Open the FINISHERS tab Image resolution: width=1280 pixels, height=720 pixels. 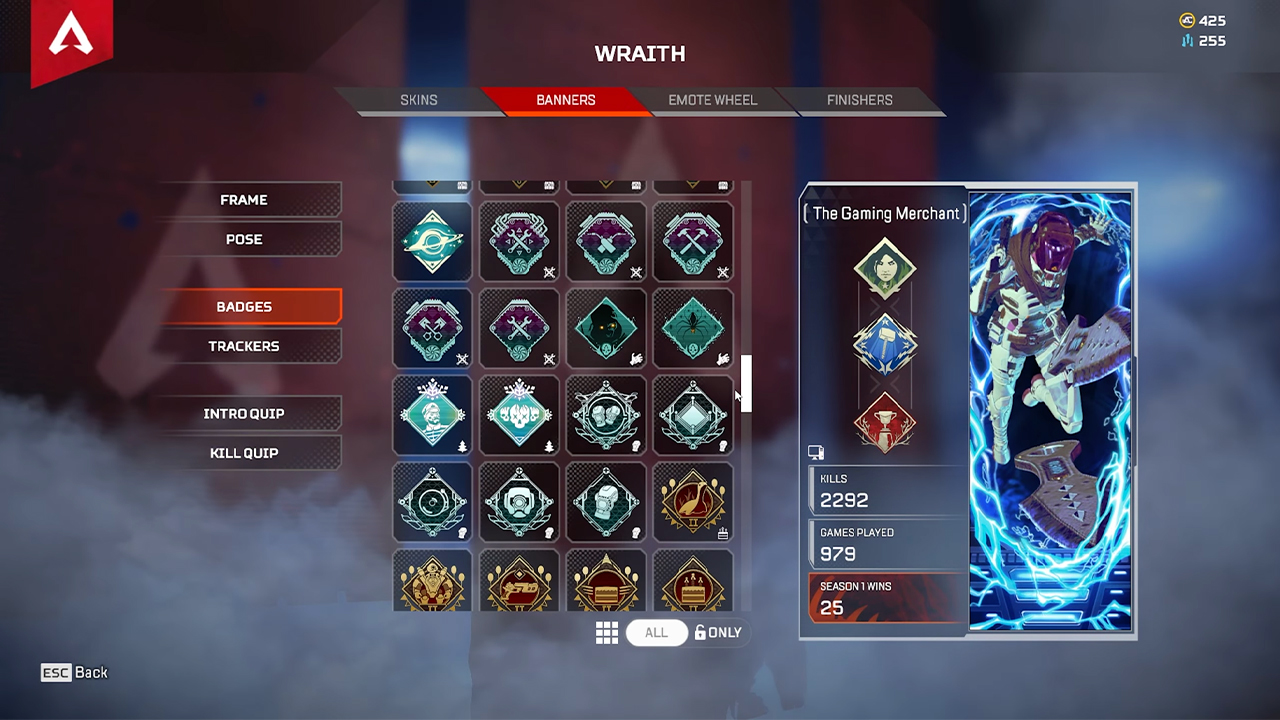[x=860, y=100]
